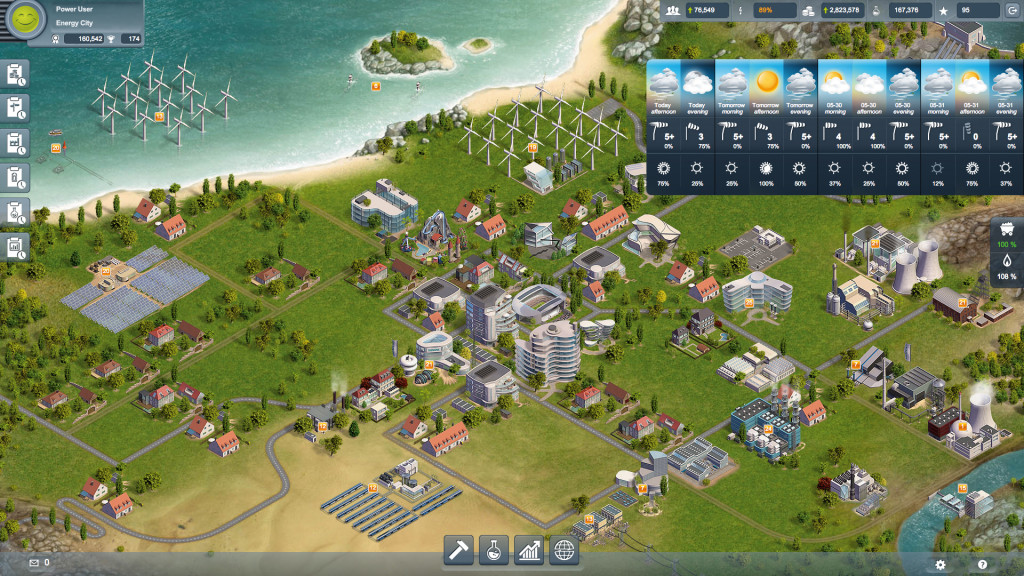Open the help question mark
1024x576 pixels.
point(982,565)
